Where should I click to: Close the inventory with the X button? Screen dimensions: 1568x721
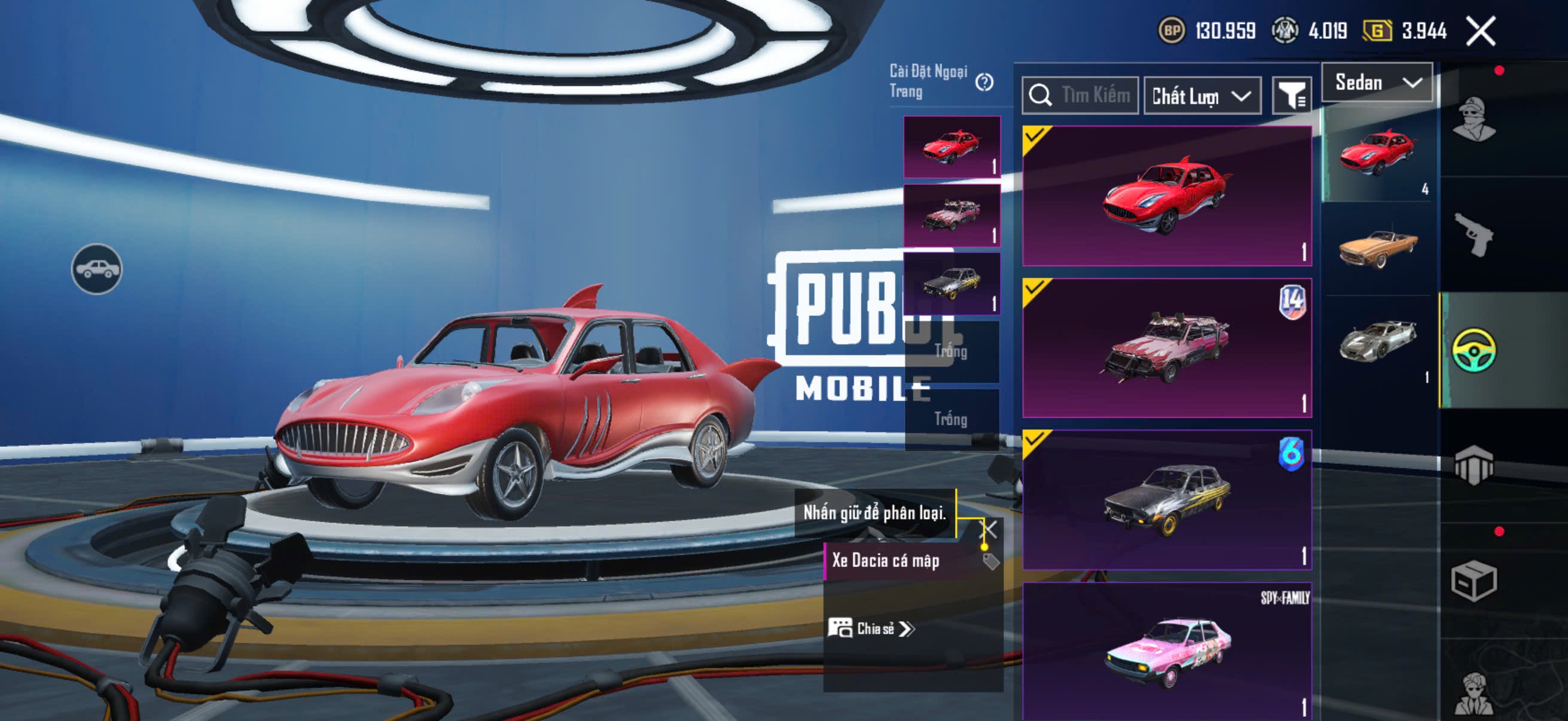(x=1480, y=31)
